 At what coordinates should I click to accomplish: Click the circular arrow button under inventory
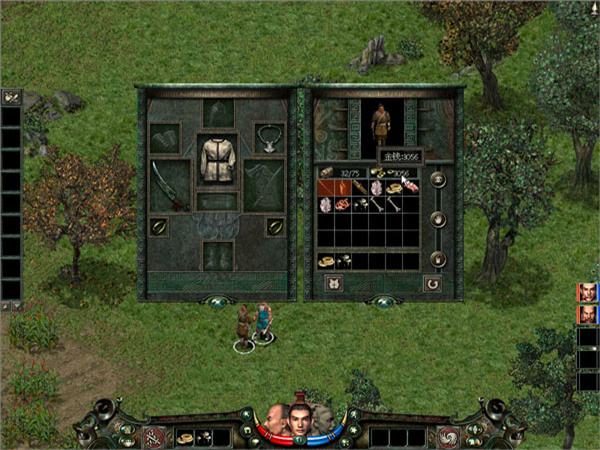coord(432,284)
